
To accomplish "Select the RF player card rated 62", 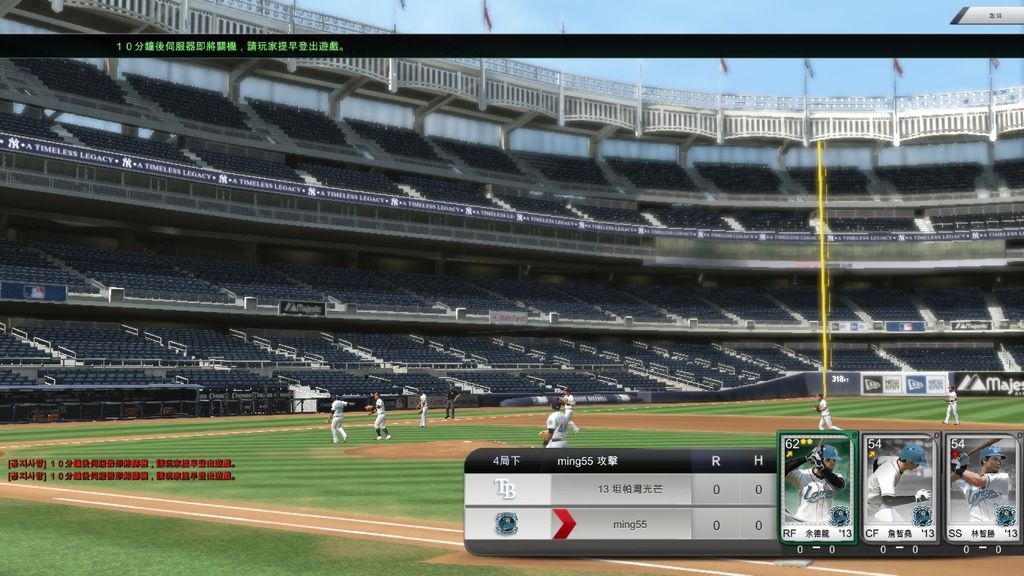I will (818, 487).
